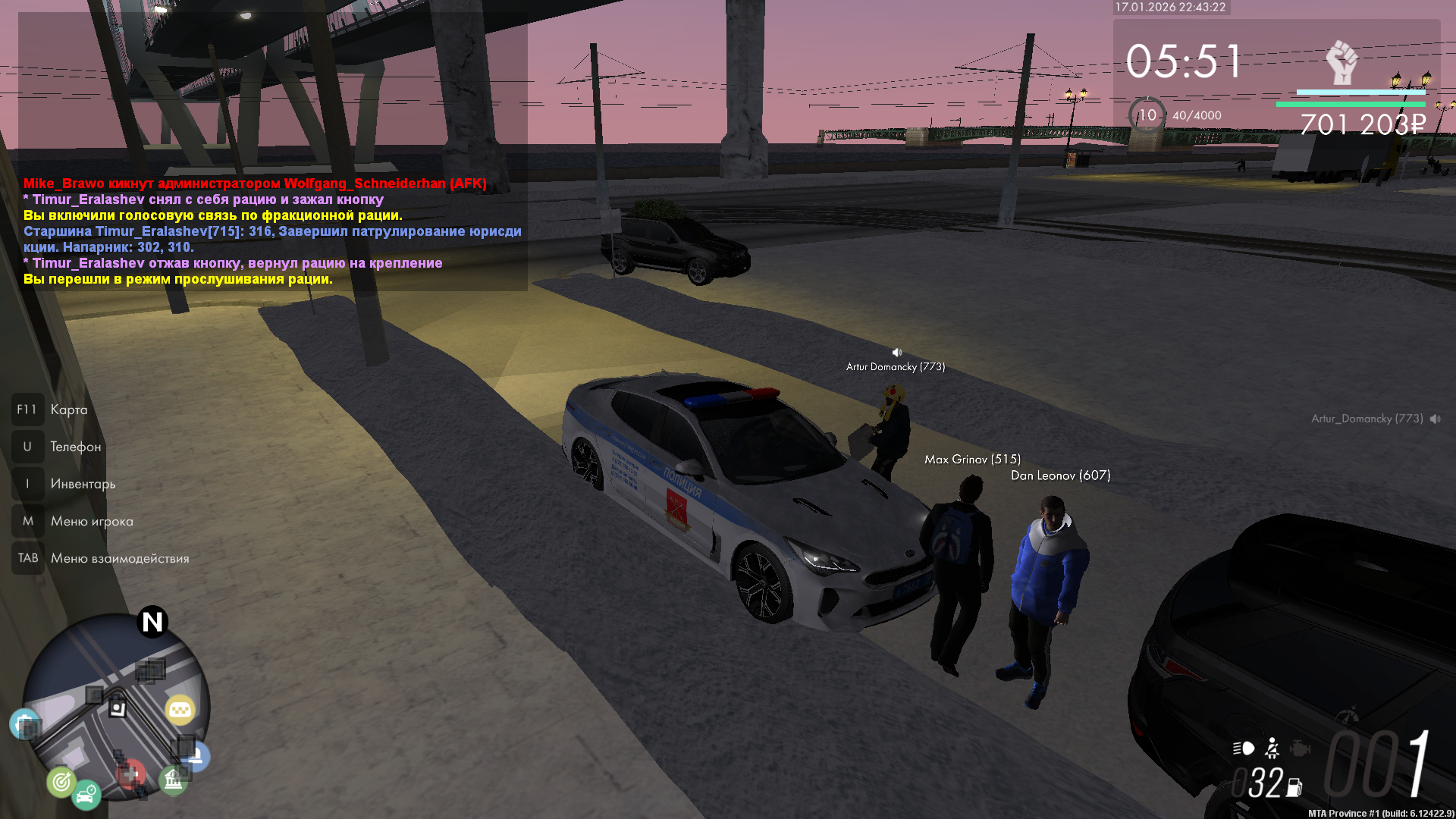Click the green target marker on minimap
Image resolution: width=1456 pixels, height=819 pixels.
tap(61, 781)
